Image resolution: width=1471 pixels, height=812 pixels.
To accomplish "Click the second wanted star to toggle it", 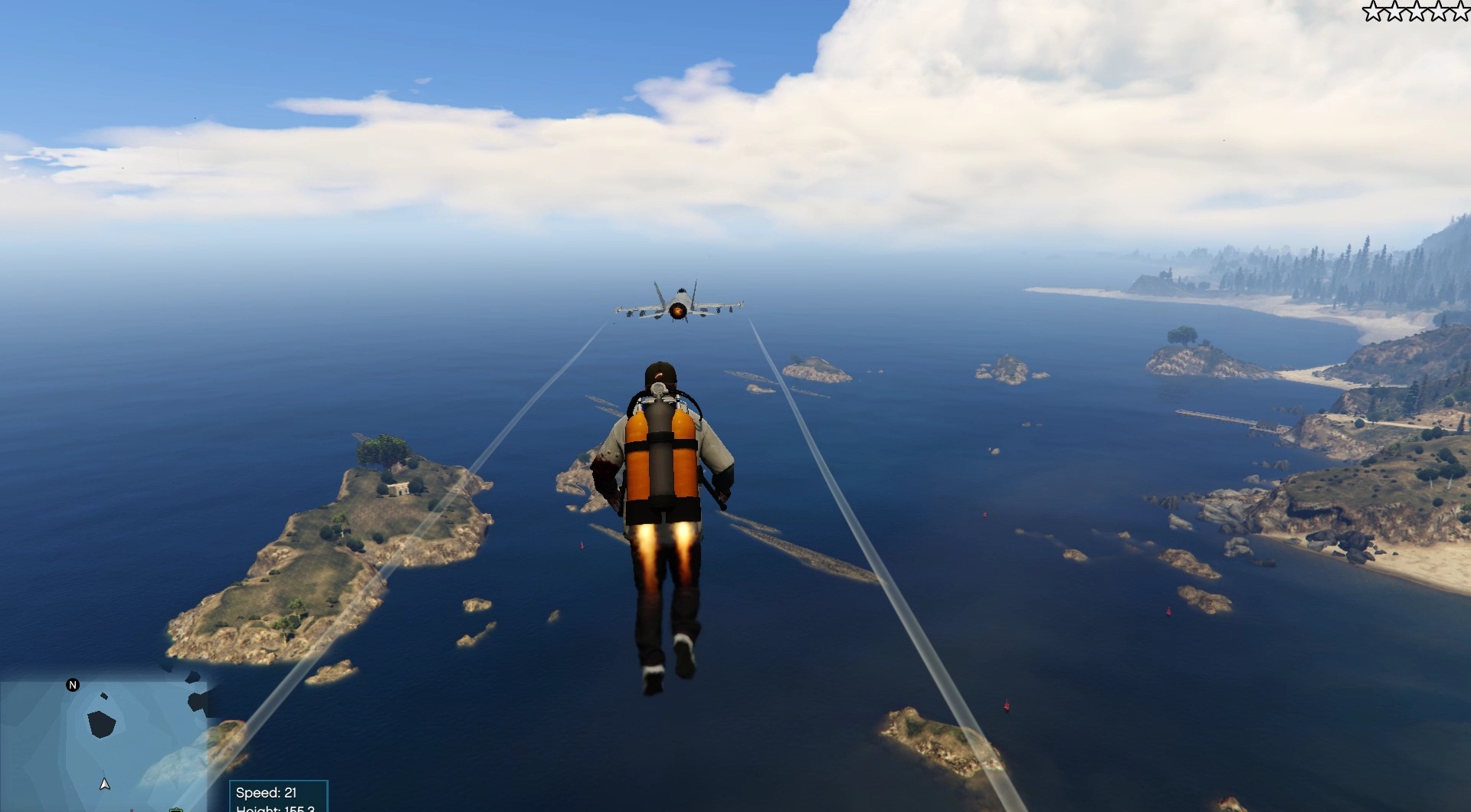I will (x=1394, y=12).
